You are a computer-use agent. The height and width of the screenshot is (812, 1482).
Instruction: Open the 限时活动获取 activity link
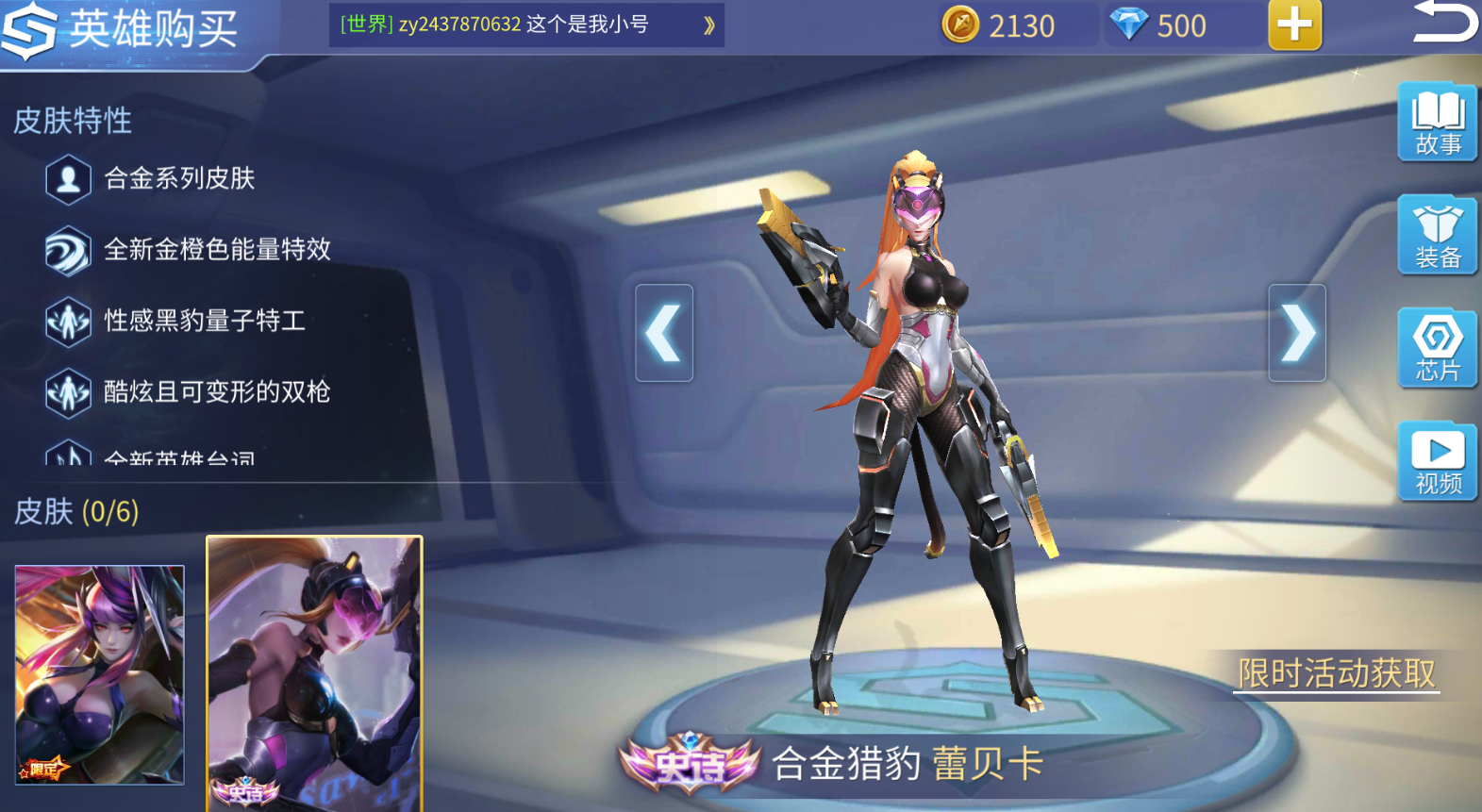click(x=1336, y=673)
